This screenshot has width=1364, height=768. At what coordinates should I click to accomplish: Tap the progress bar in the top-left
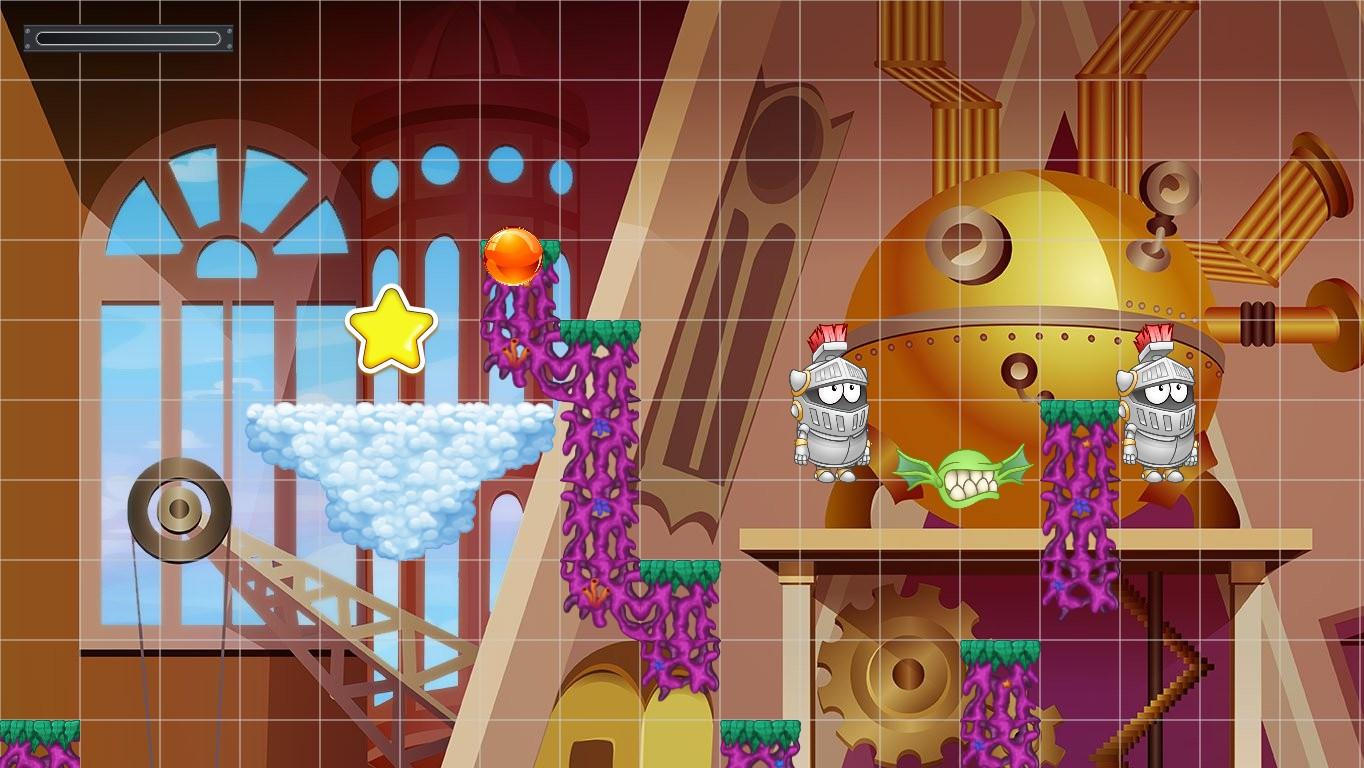(127, 37)
